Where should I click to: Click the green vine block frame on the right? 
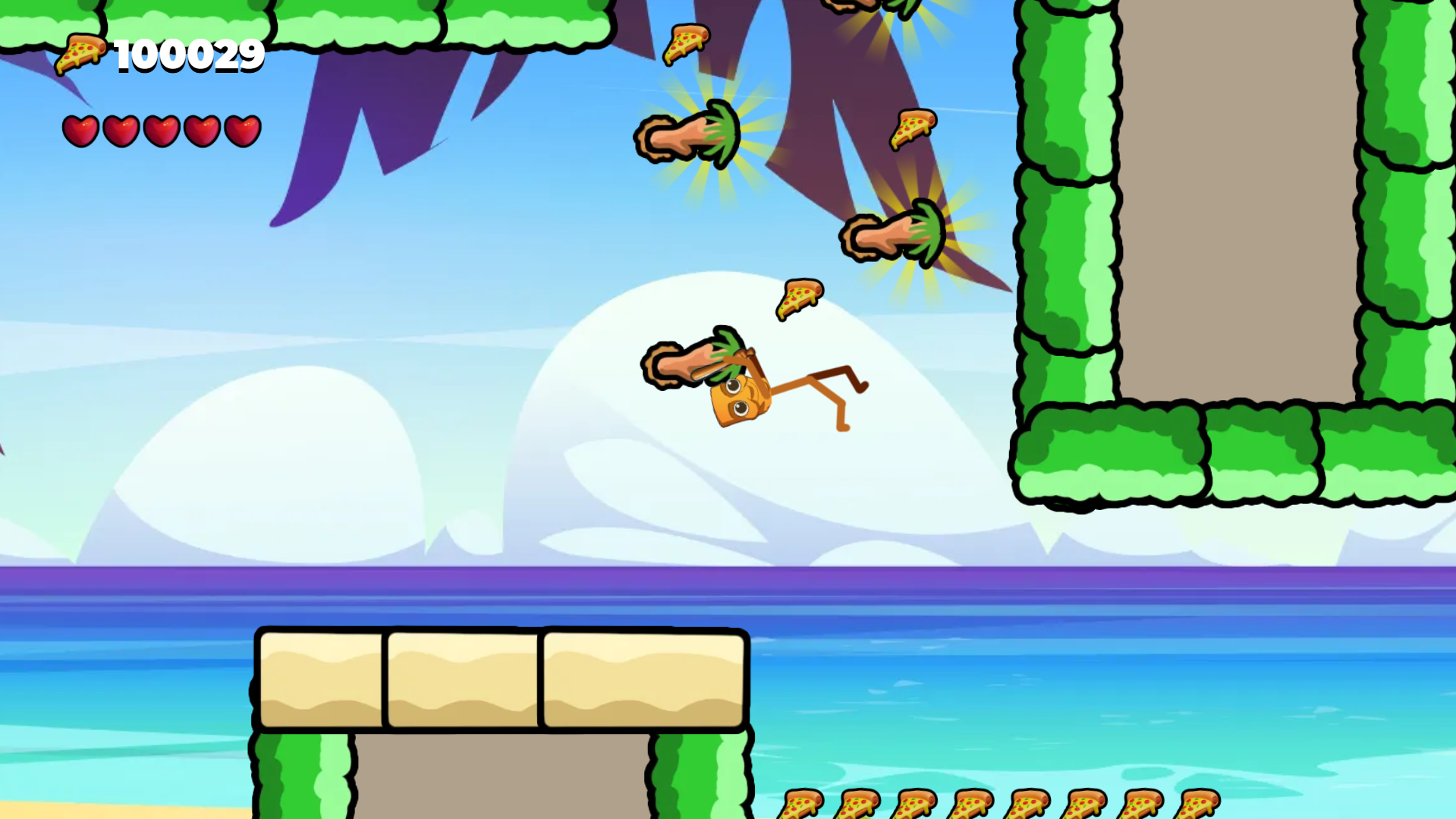[x=1062, y=228]
